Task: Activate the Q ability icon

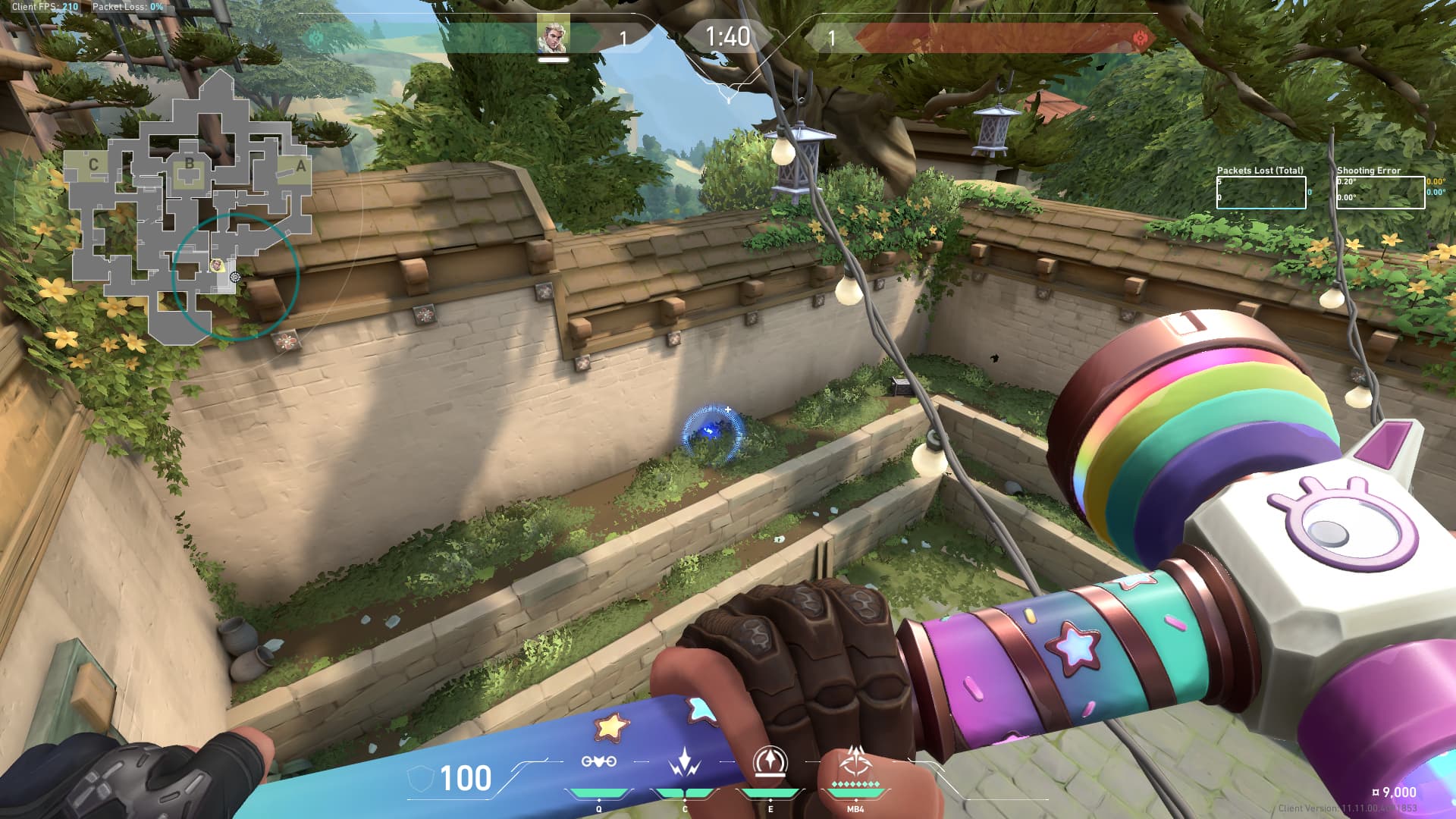Action: point(598,761)
